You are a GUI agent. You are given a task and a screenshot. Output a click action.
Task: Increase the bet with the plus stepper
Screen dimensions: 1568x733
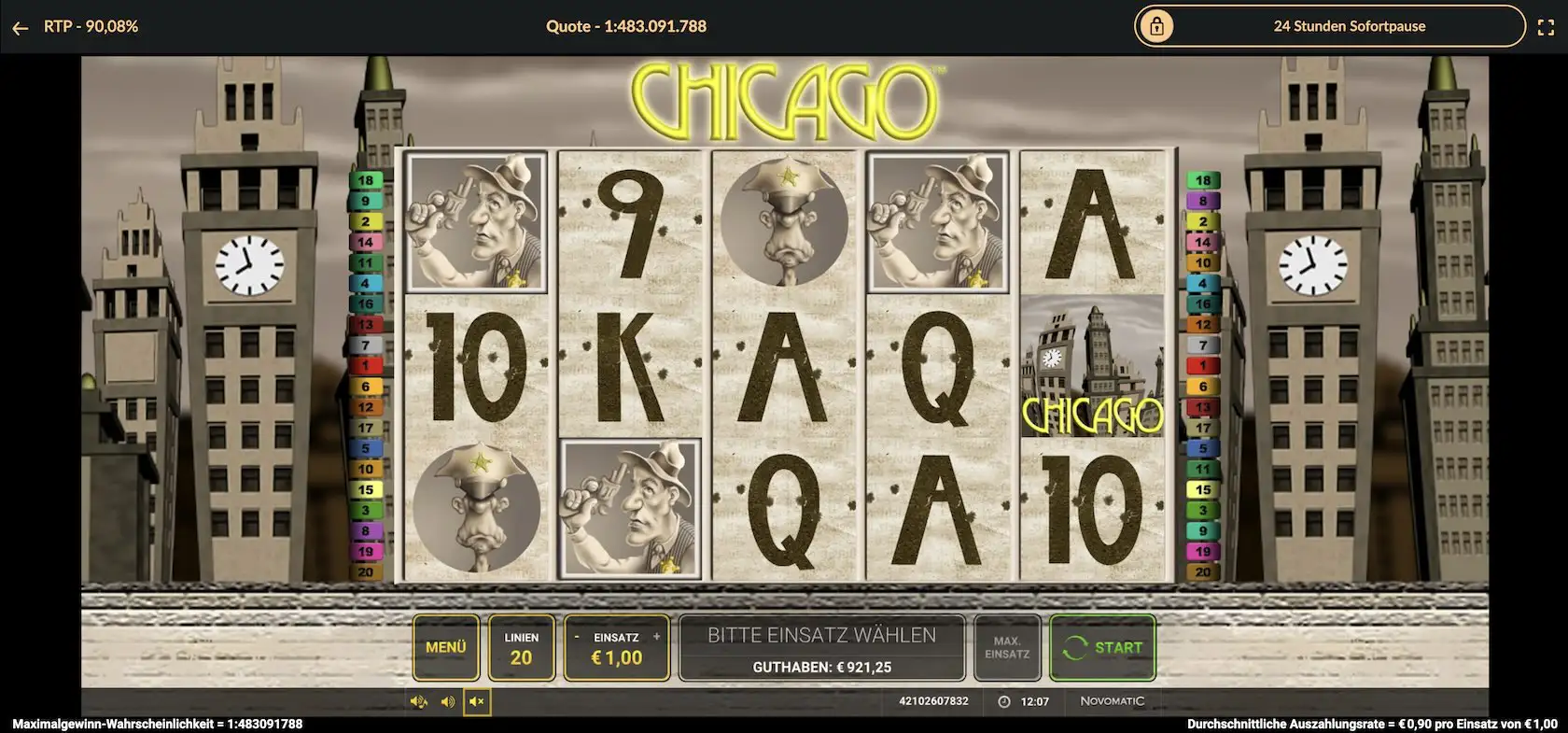[x=656, y=634]
